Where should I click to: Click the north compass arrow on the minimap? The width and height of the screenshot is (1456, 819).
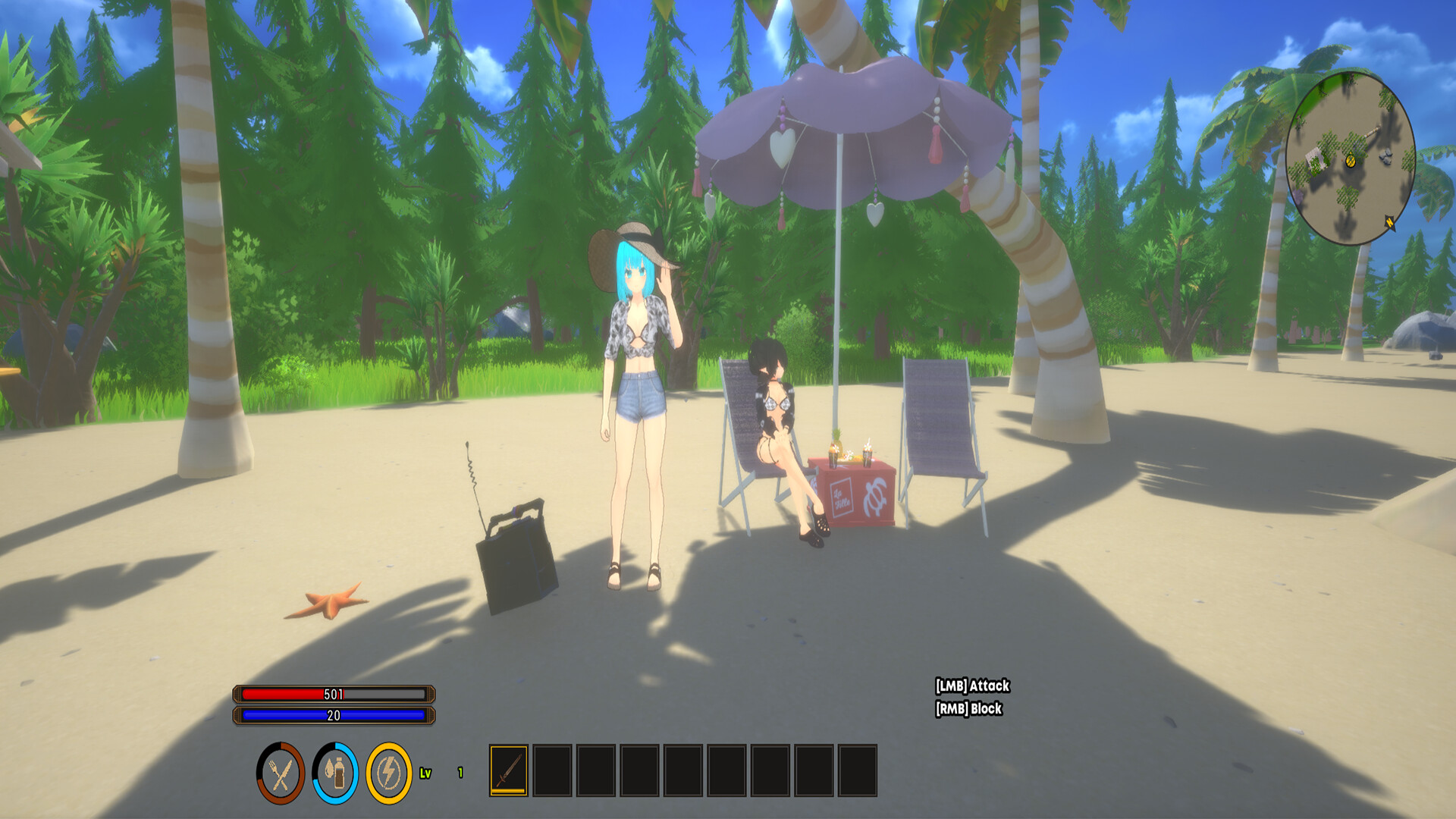(1390, 221)
